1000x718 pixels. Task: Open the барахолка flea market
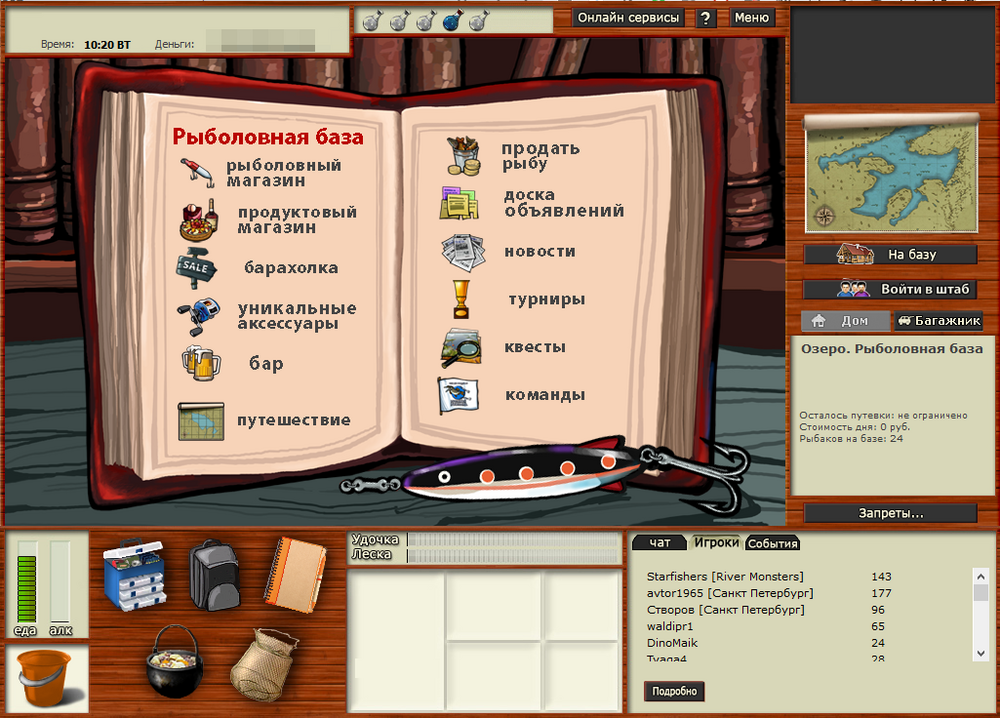(x=291, y=268)
